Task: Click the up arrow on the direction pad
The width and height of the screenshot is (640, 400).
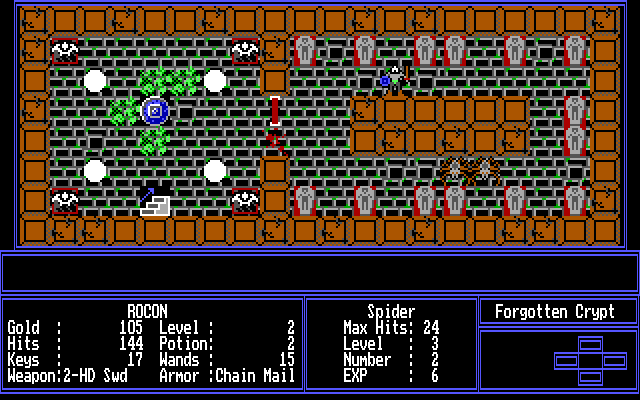Action: coord(591,345)
